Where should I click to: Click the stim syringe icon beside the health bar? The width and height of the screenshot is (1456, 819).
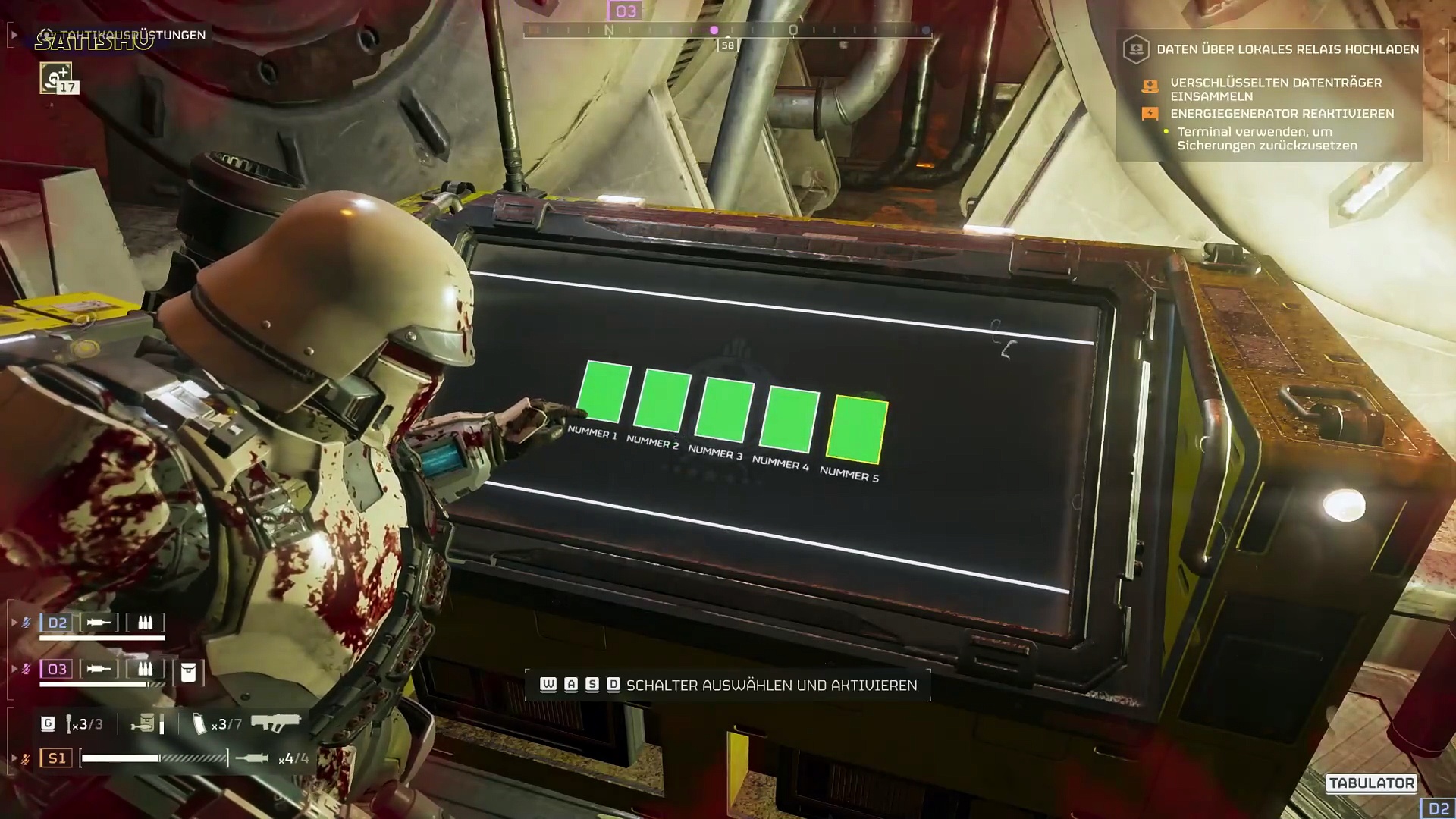(252, 758)
